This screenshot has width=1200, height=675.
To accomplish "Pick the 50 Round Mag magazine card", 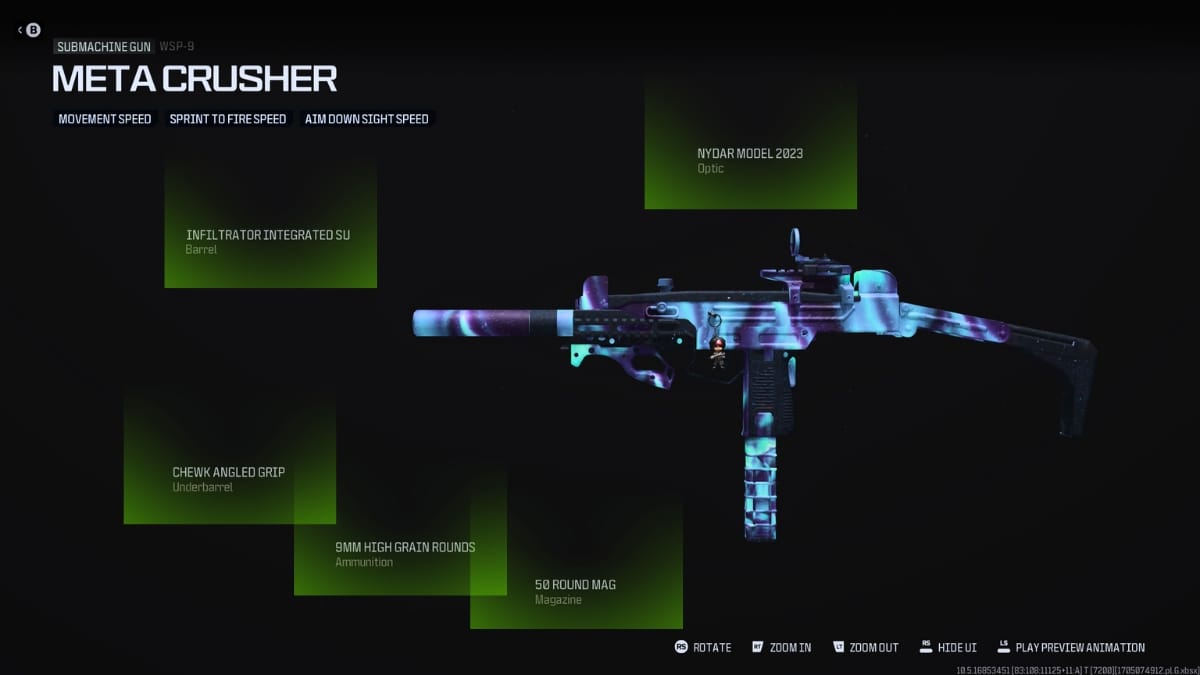I will 576,591.
